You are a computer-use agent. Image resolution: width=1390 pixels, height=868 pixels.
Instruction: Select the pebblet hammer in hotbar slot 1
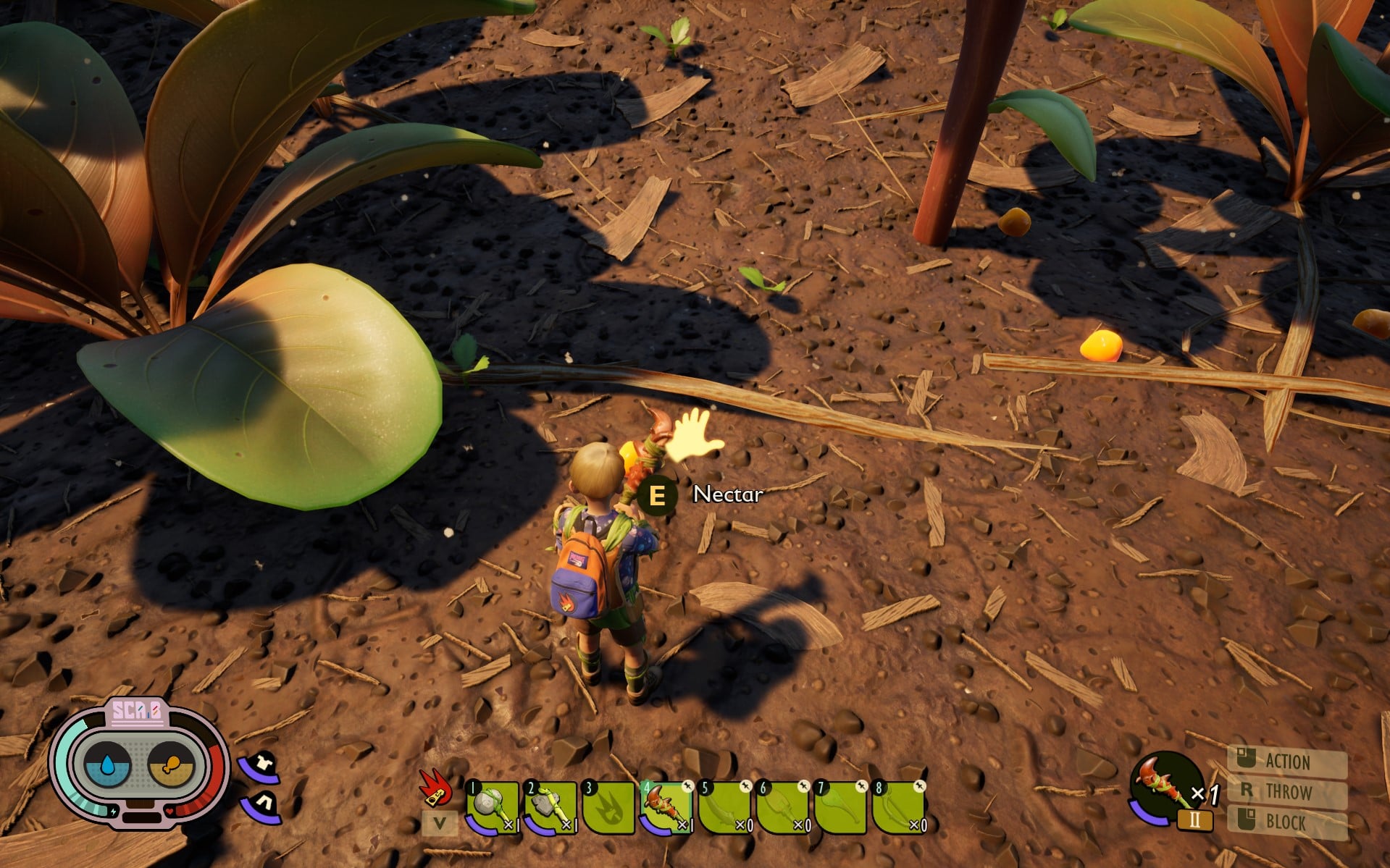coord(493,806)
